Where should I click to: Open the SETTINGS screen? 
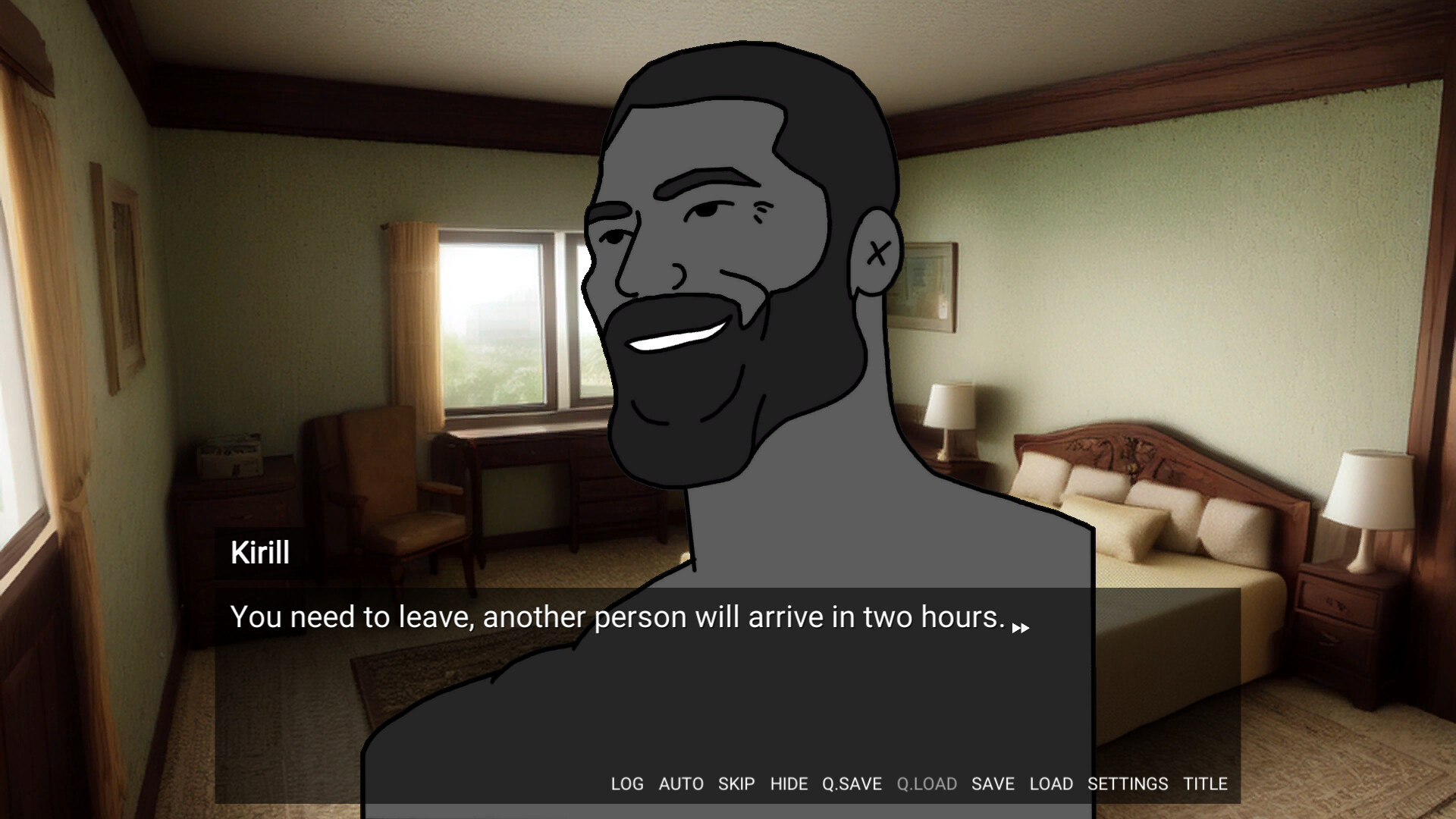pyautogui.click(x=1129, y=784)
